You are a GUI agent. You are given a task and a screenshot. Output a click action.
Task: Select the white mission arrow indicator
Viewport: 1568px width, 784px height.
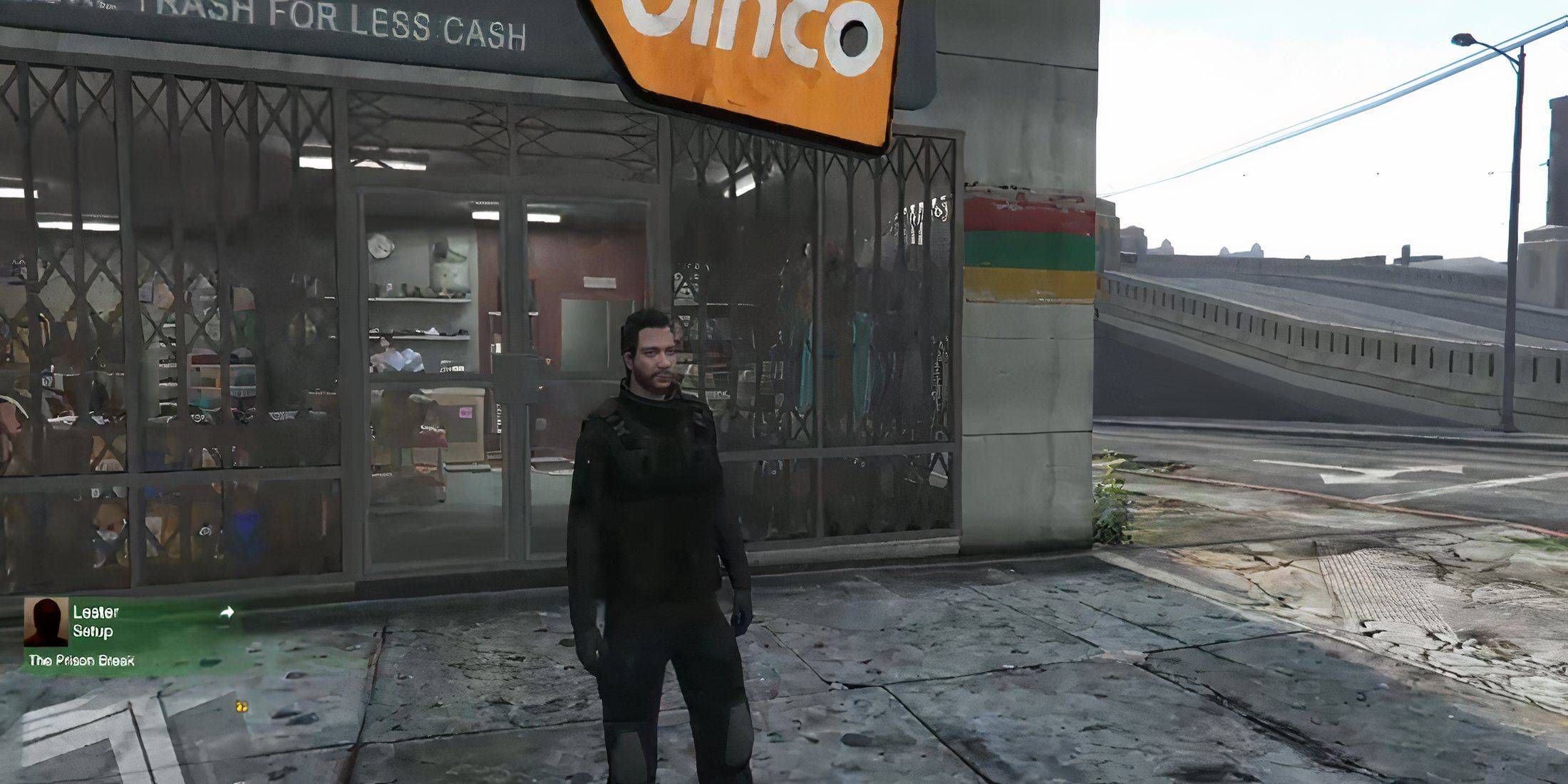click(x=227, y=612)
